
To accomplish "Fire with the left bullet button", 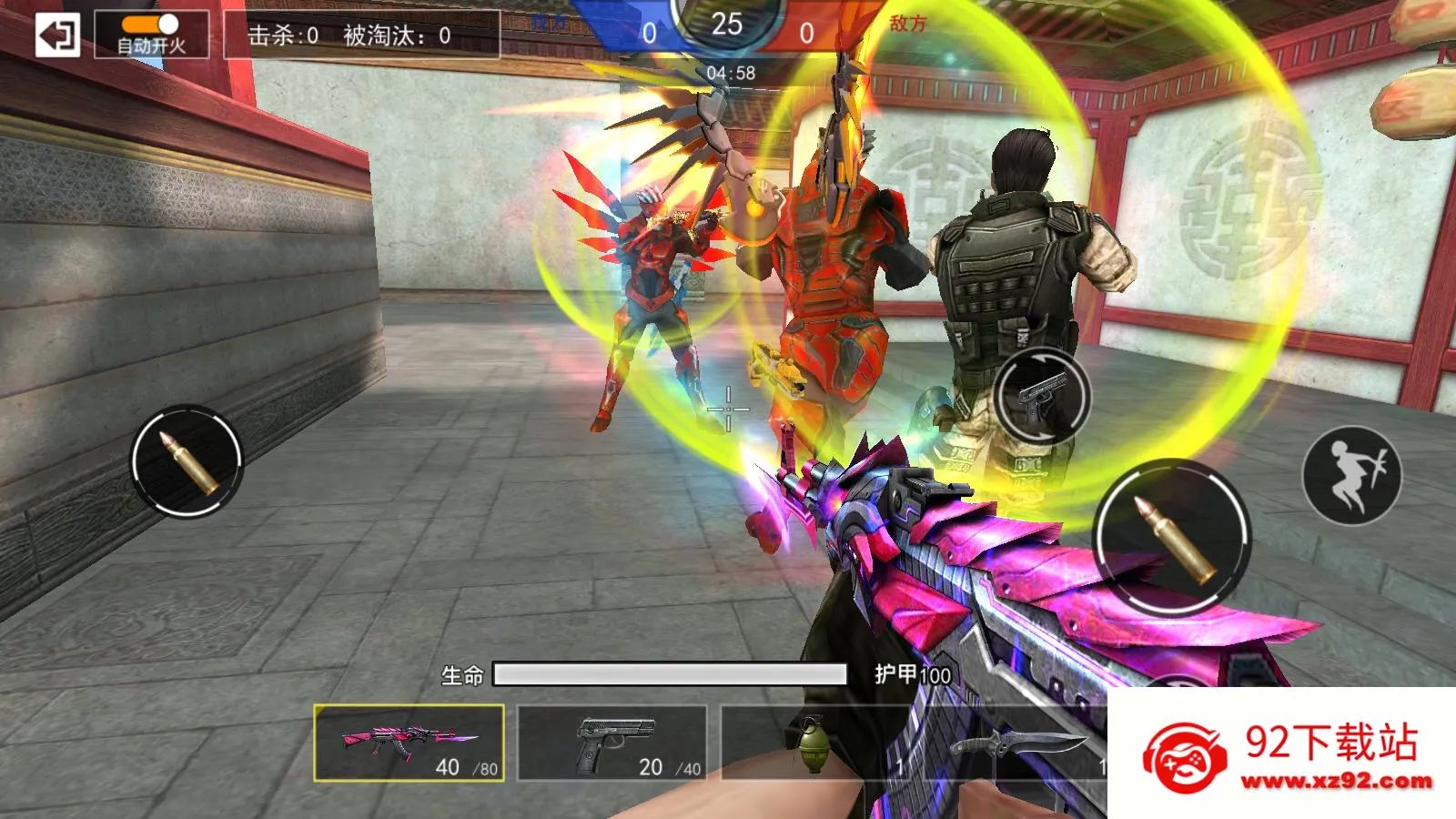I will (x=187, y=461).
